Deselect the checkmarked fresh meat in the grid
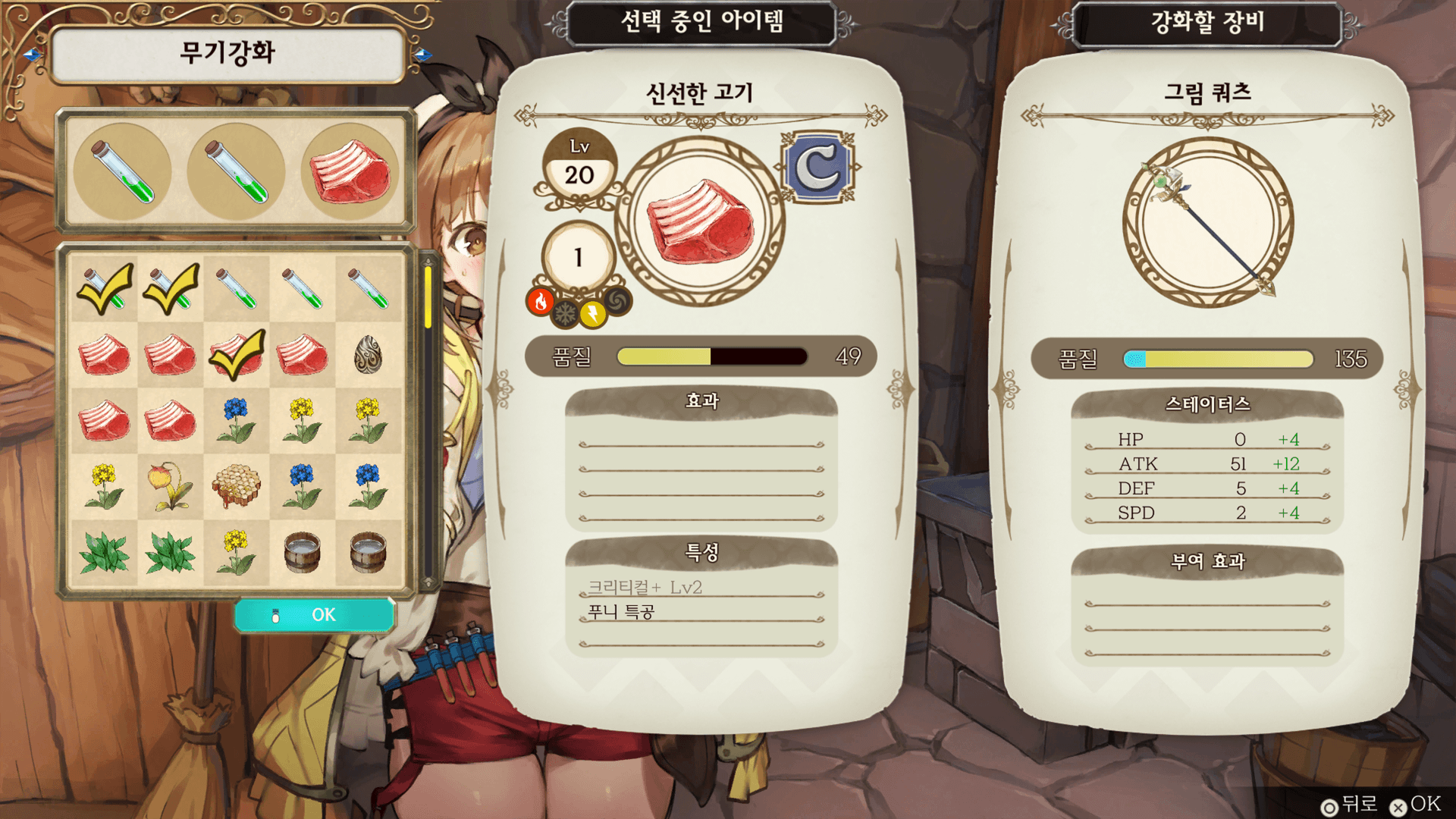Screen dimensions: 1456x819 pos(237,355)
